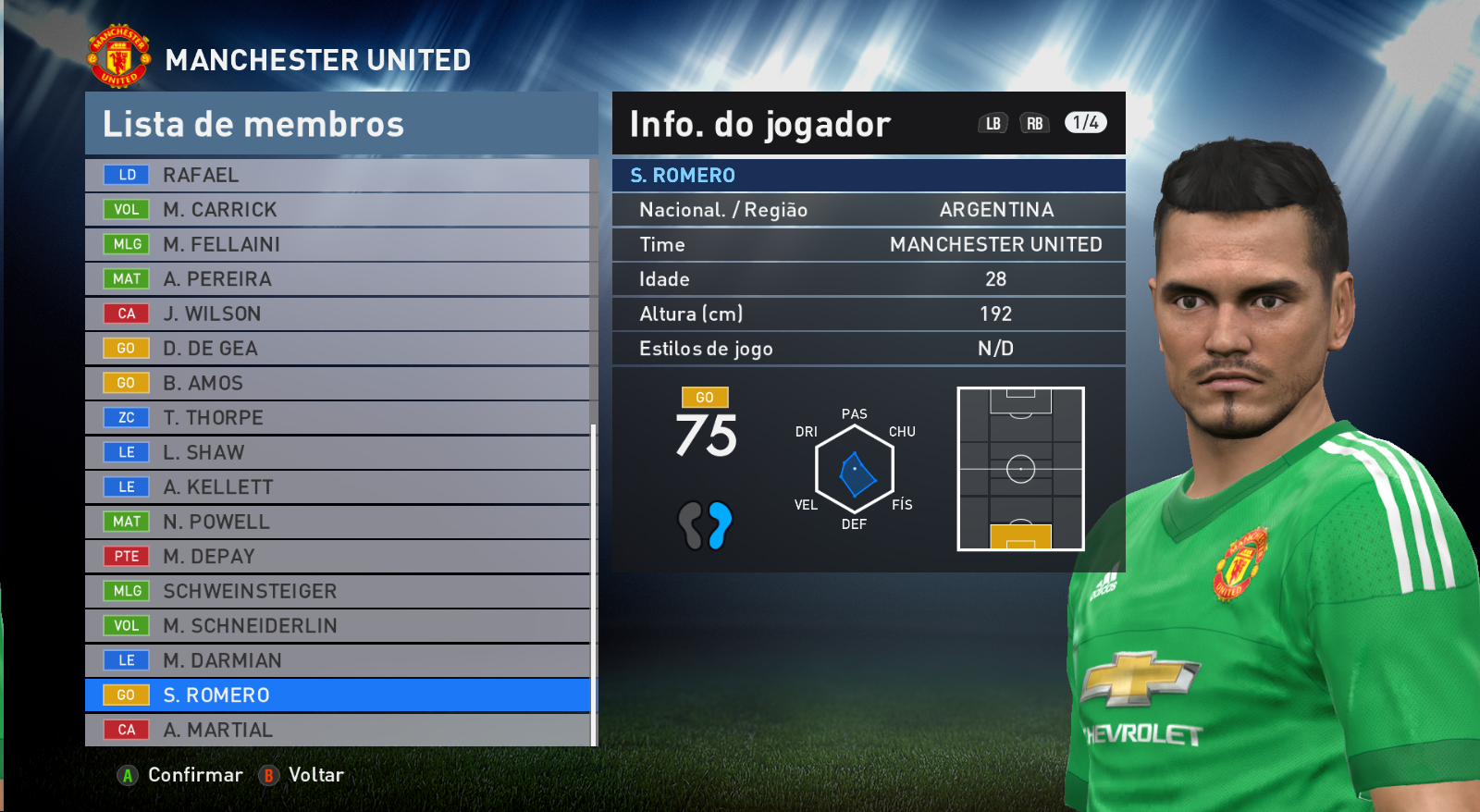Screen dimensions: 1480x812
Task: Go back with Voltar
Action: [x=302, y=775]
